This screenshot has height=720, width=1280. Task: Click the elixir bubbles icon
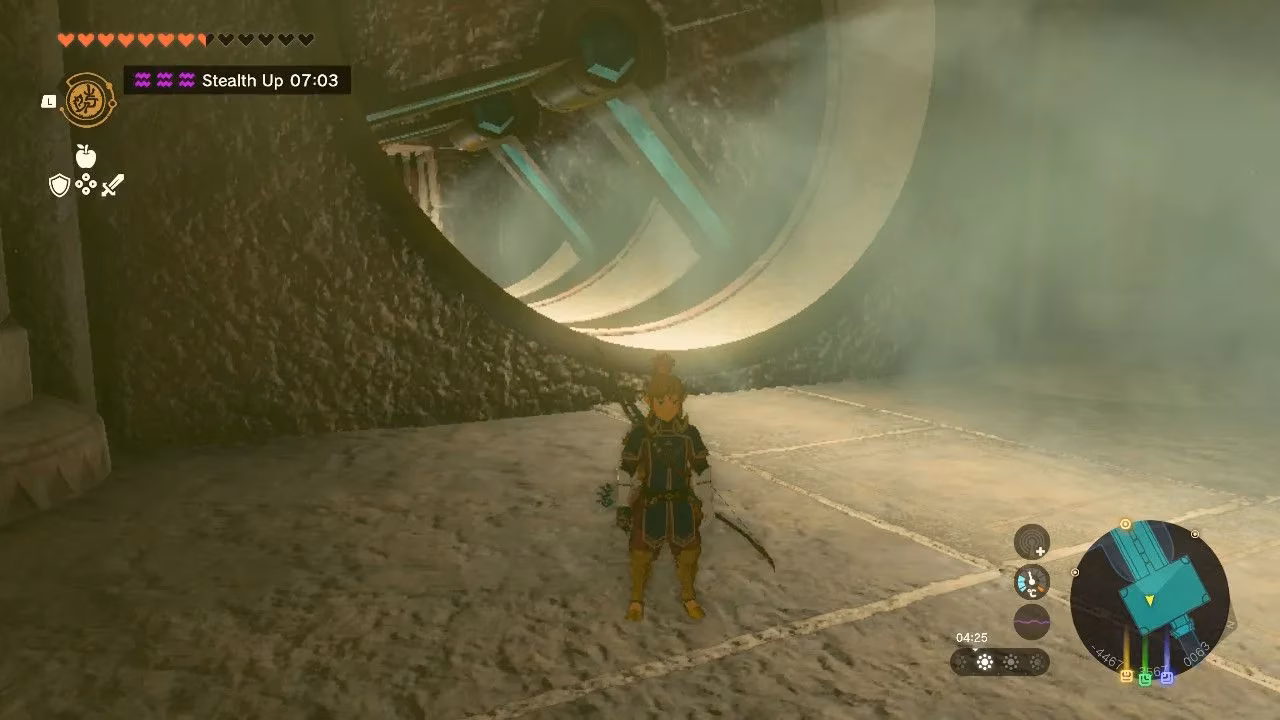(85, 184)
